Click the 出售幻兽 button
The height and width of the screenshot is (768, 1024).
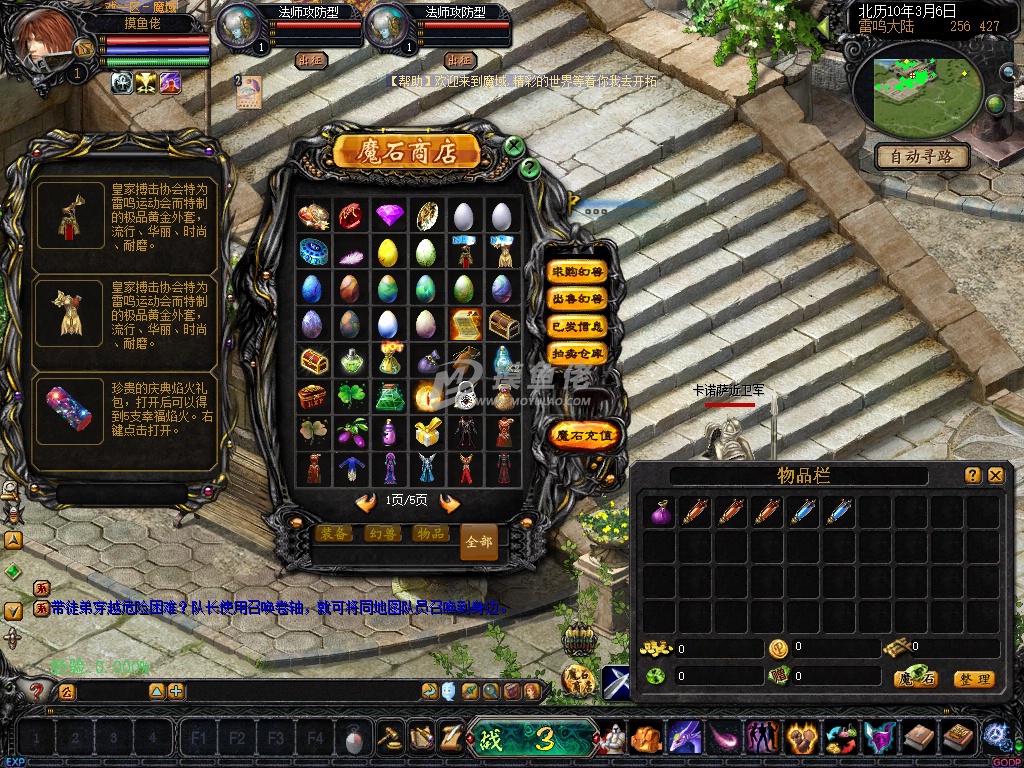point(578,299)
